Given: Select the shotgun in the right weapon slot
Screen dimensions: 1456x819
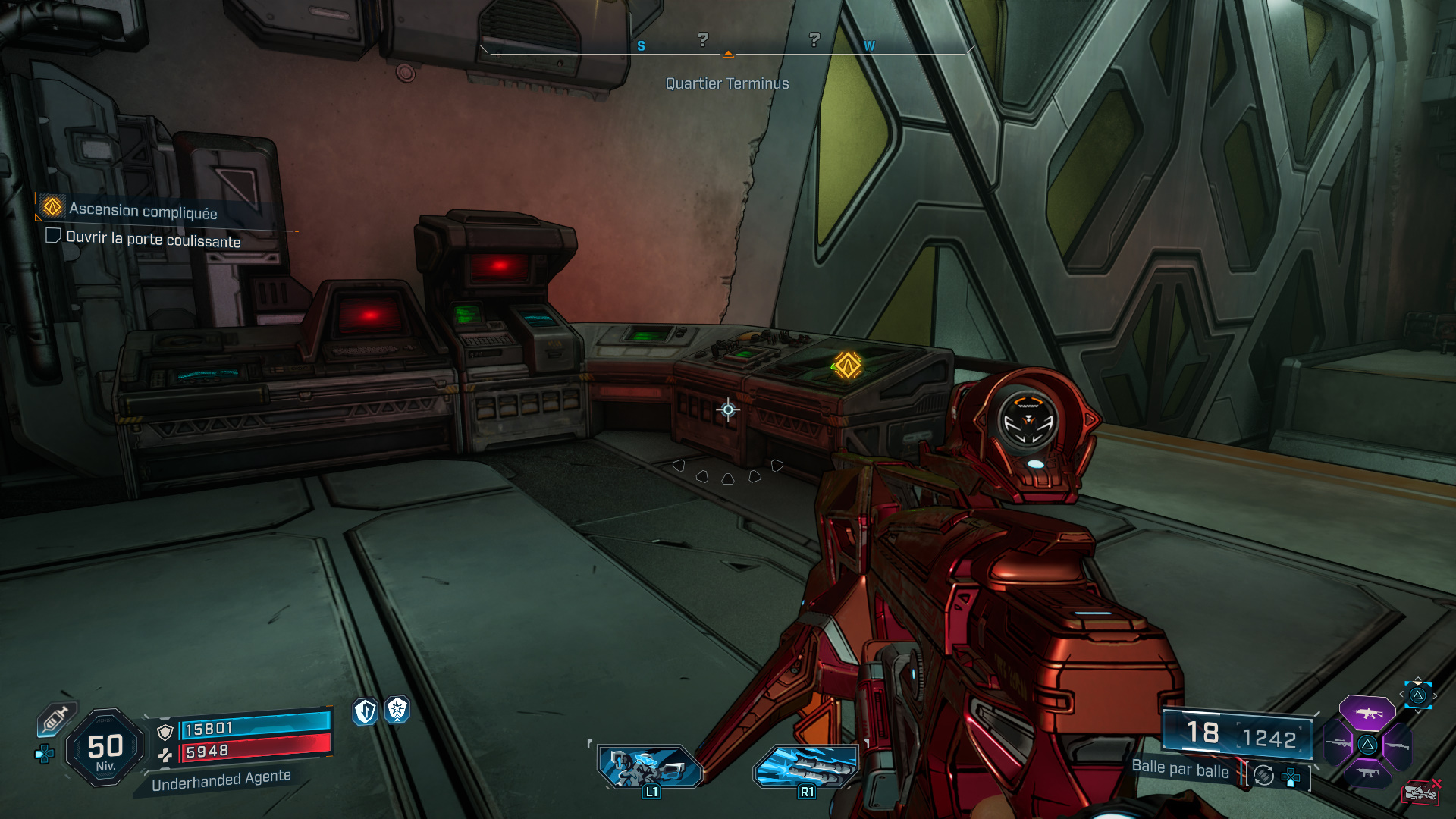Looking at the screenshot, I should coord(1398,746).
